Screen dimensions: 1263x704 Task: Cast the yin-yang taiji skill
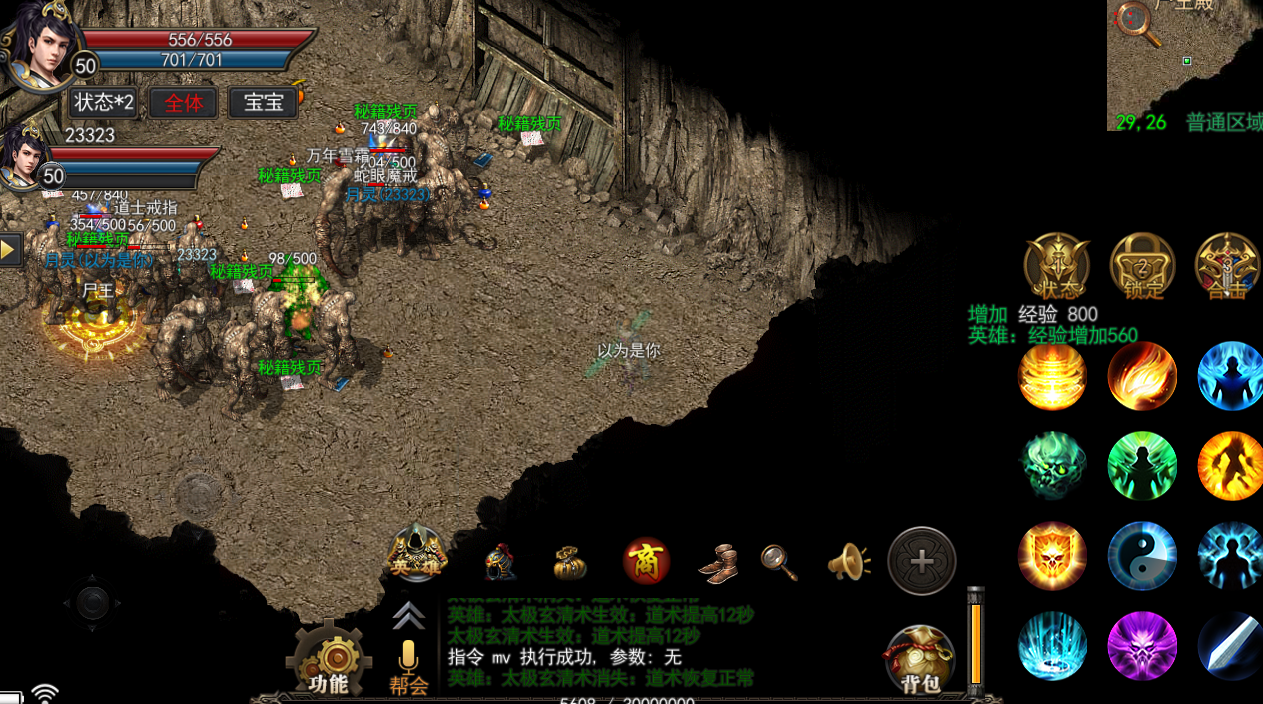pos(1142,556)
